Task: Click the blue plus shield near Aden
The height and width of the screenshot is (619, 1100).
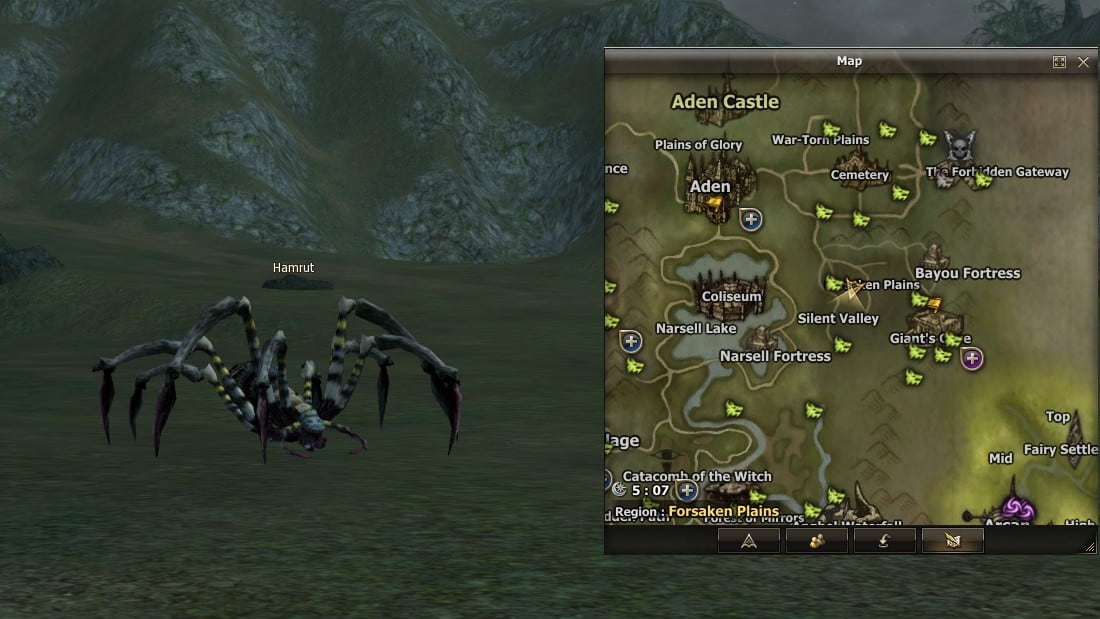Action: click(x=751, y=218)
